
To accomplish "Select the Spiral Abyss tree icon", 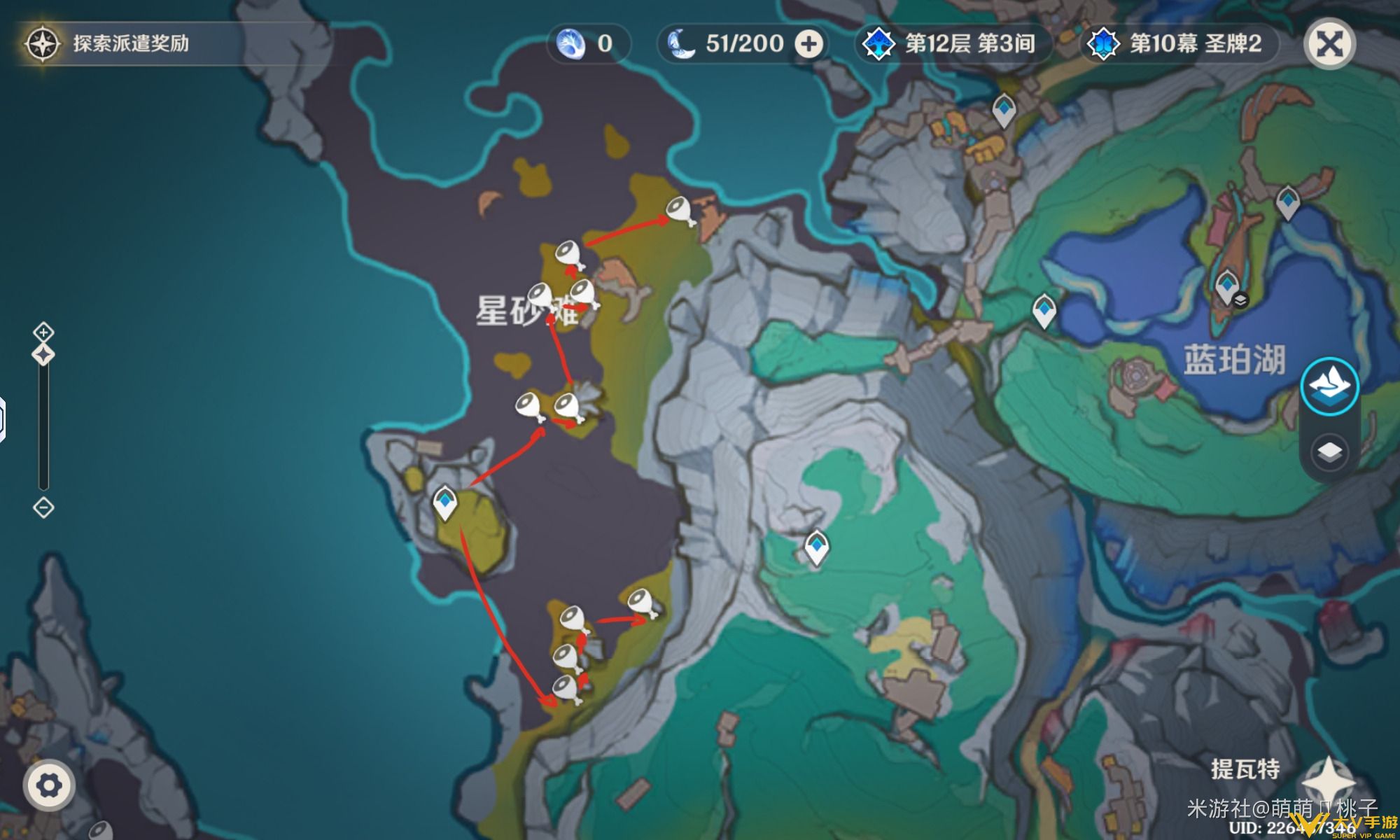I will pos(878,43).
